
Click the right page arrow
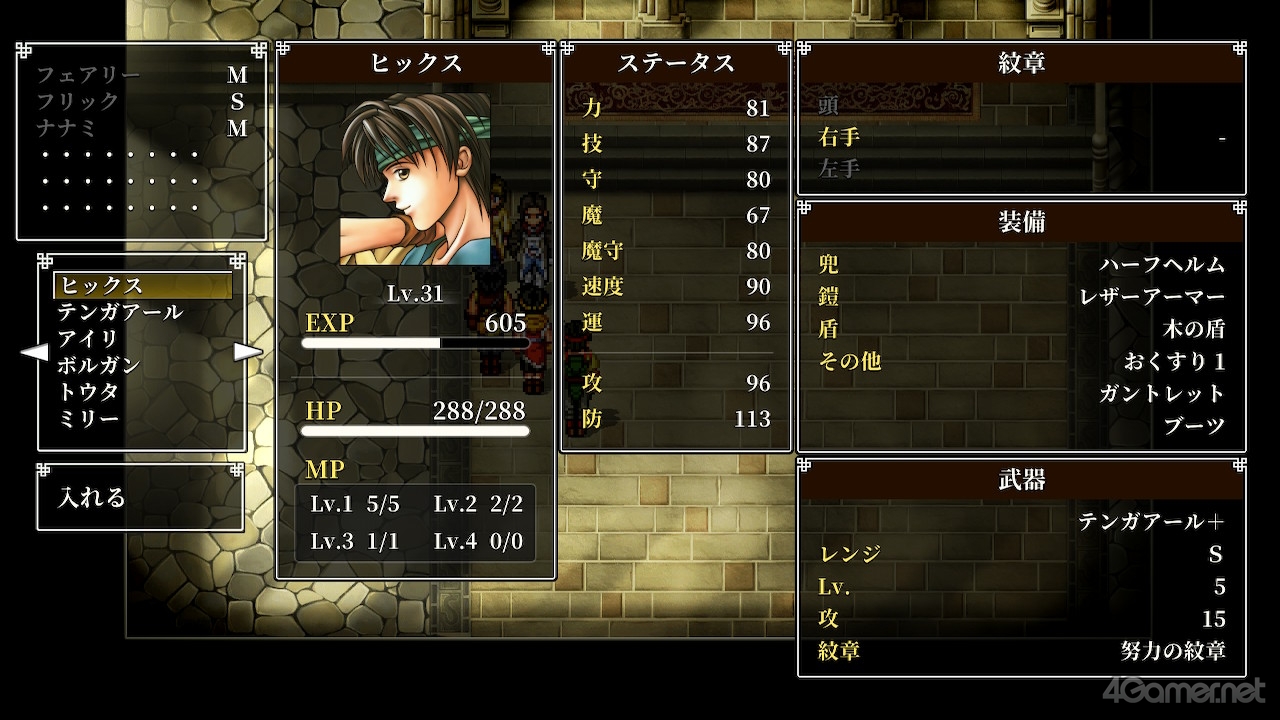click(x=248, y=352)
